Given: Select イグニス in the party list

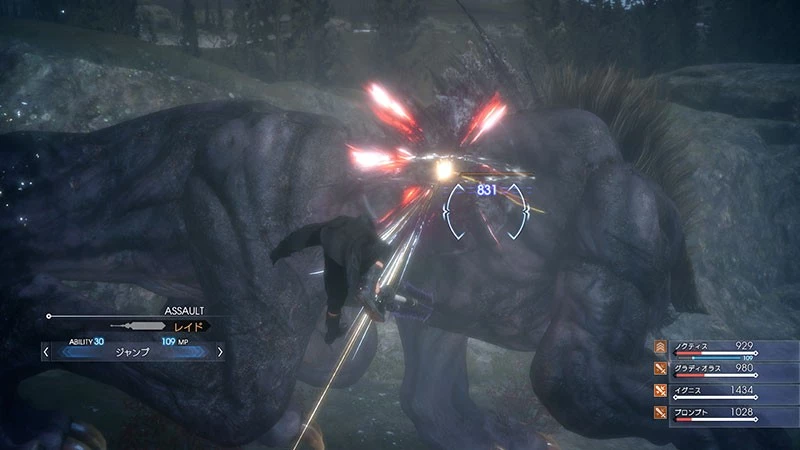Looking at the screenshot, I should (x=690, y=389).
